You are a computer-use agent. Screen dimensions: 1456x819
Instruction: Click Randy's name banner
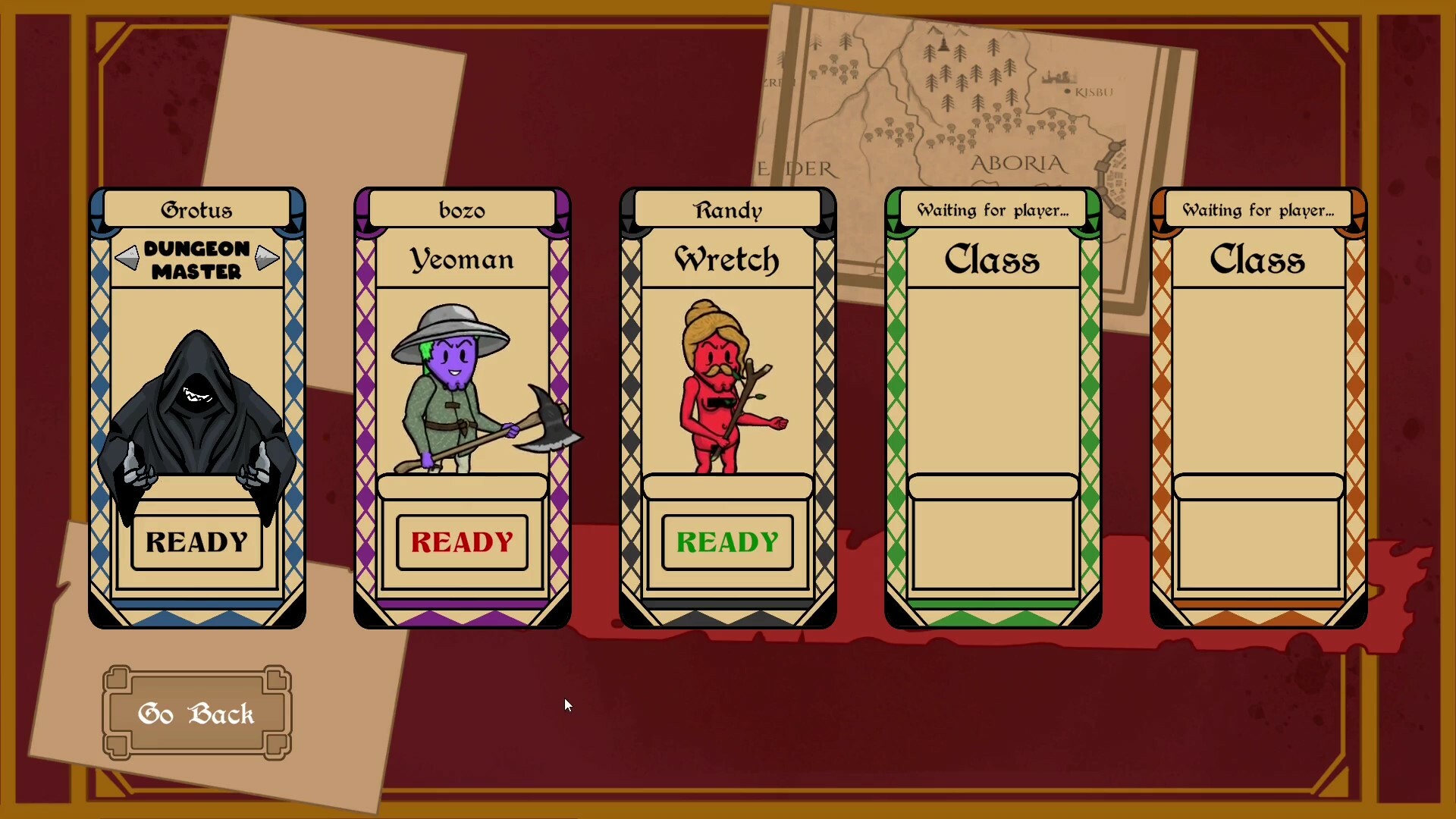click(x=726, y=210)
